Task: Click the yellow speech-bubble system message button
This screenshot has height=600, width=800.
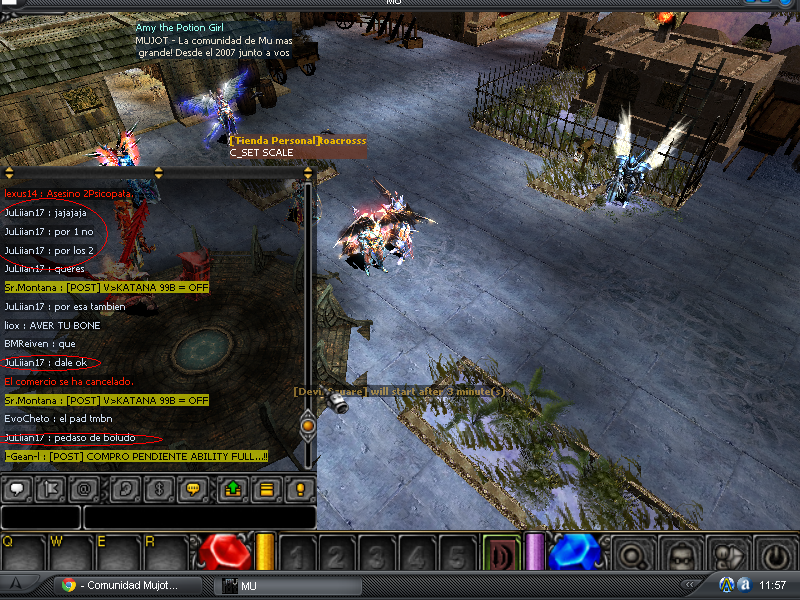Action: (194, 490)
